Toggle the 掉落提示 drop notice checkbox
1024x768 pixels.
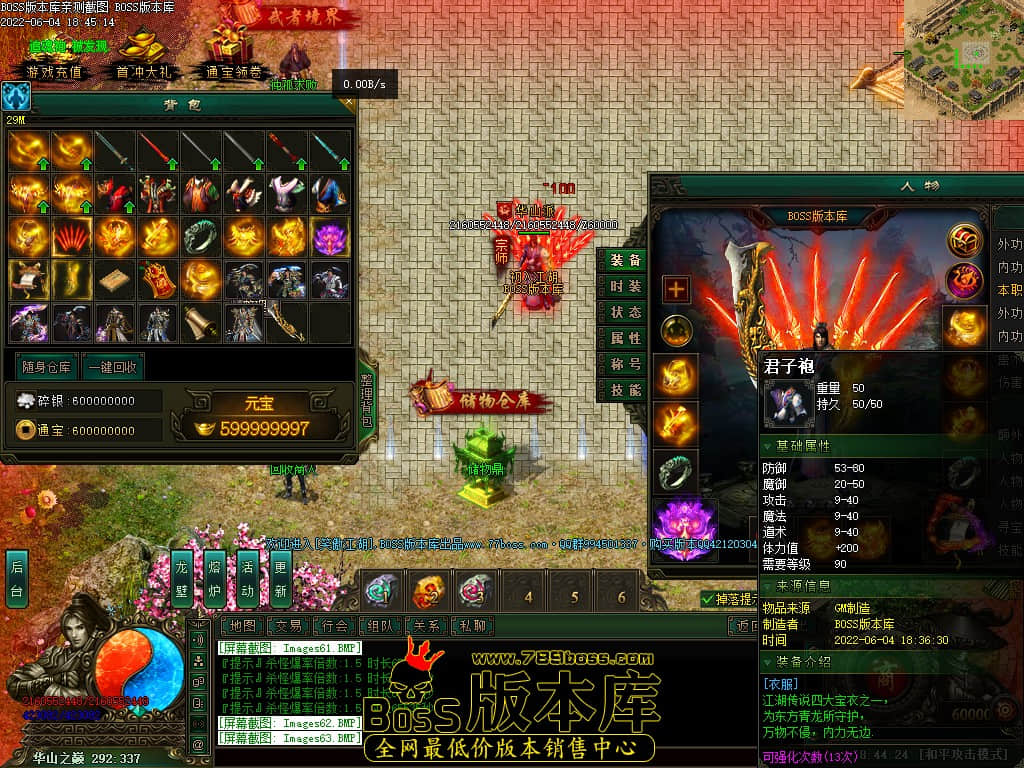pos(708,599)
